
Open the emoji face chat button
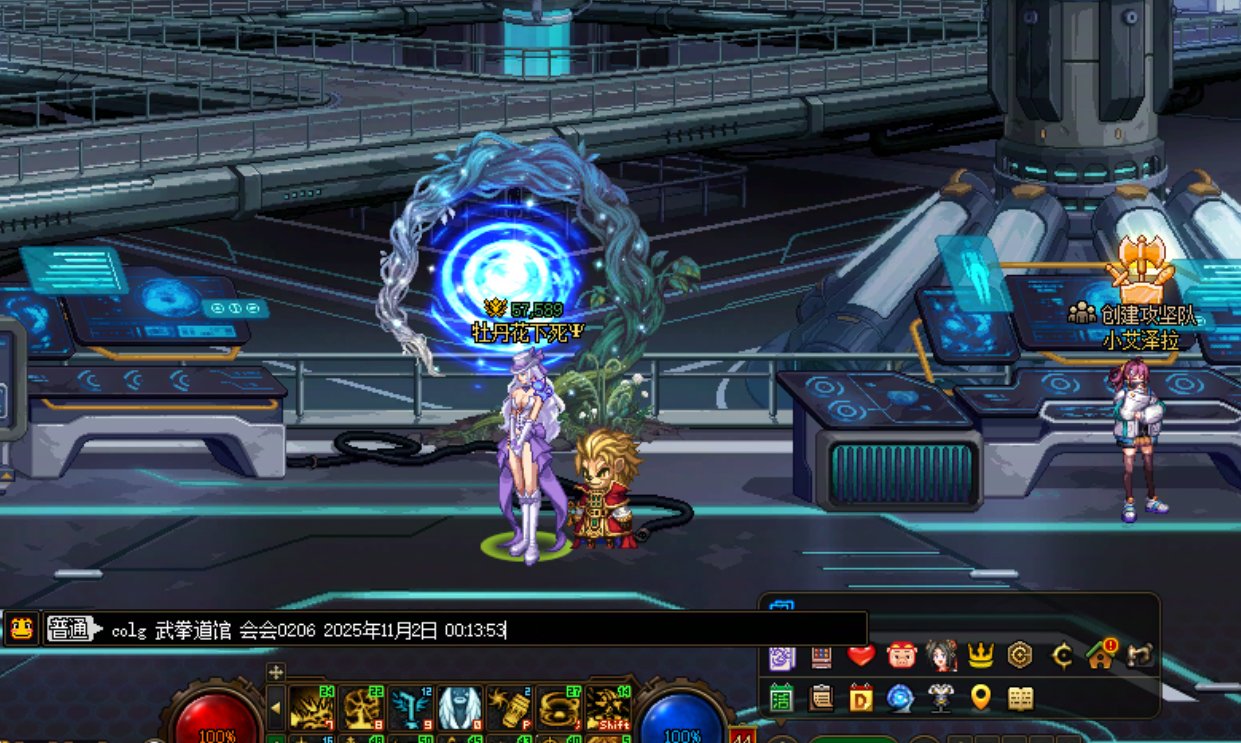pos(21,628)
